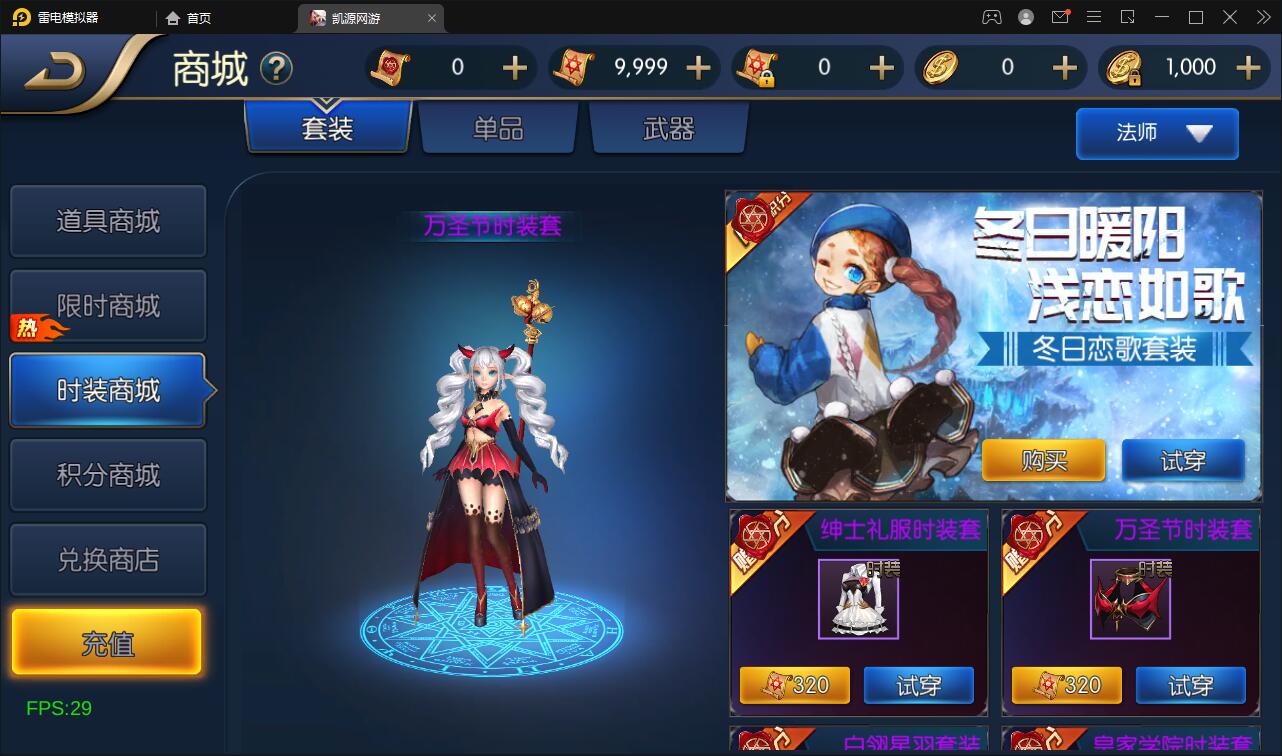Click the plus next to the 1,000 locked coins

click(1248, 67)
